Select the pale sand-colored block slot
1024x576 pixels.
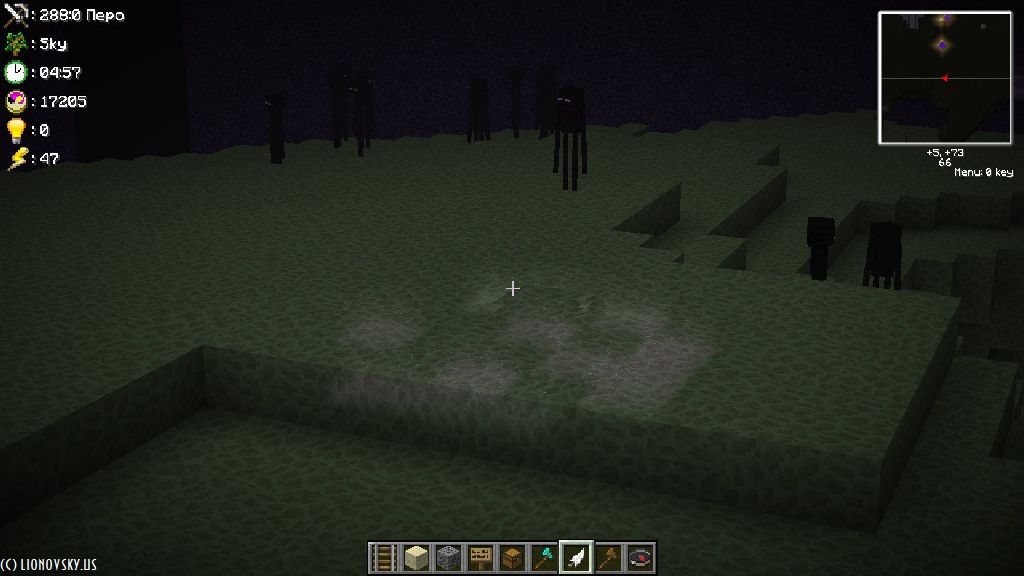pos(416,556)
